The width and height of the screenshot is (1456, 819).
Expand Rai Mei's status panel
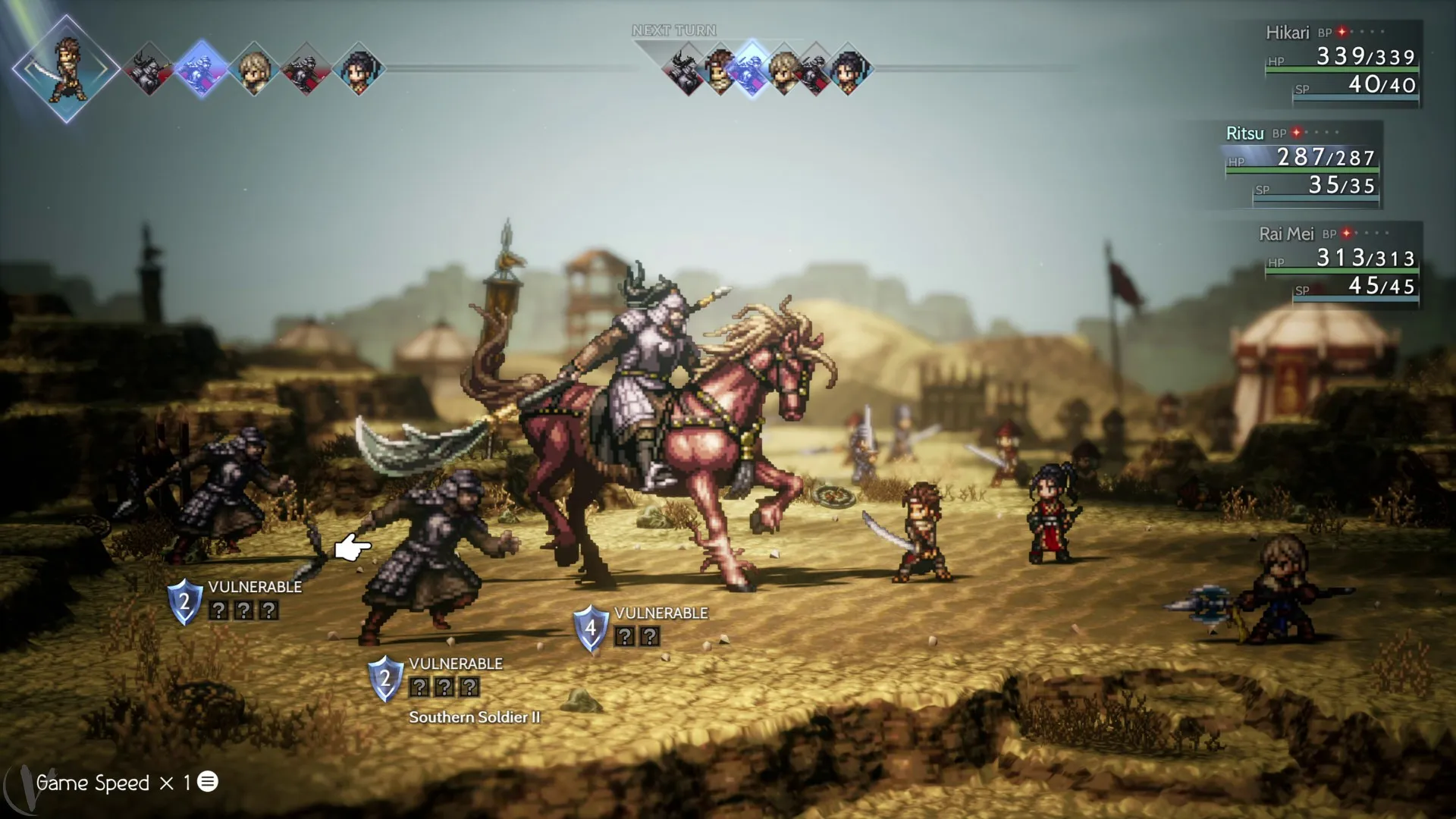1342,262
